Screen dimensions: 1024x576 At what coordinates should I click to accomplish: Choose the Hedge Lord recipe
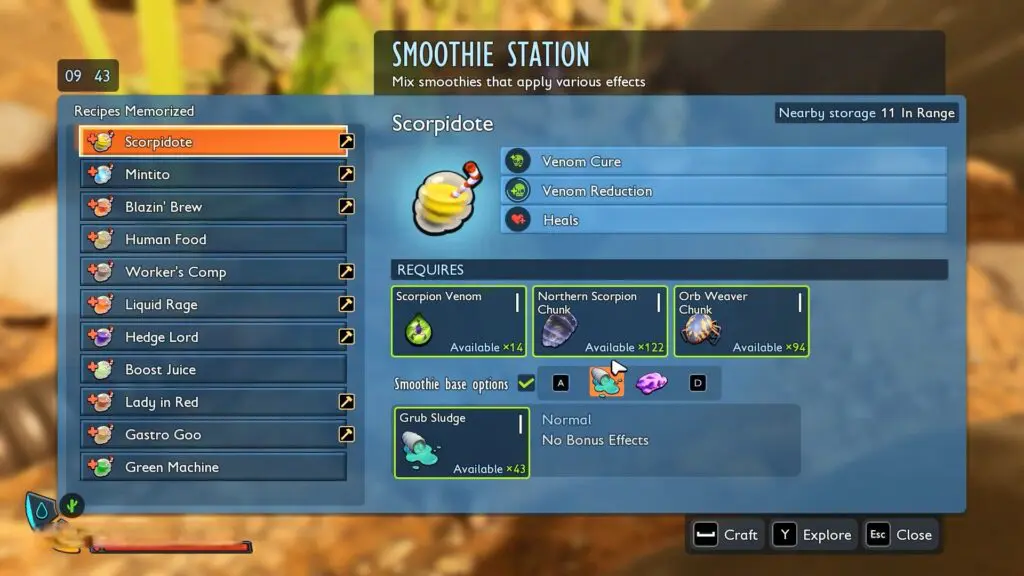(213, 337)
